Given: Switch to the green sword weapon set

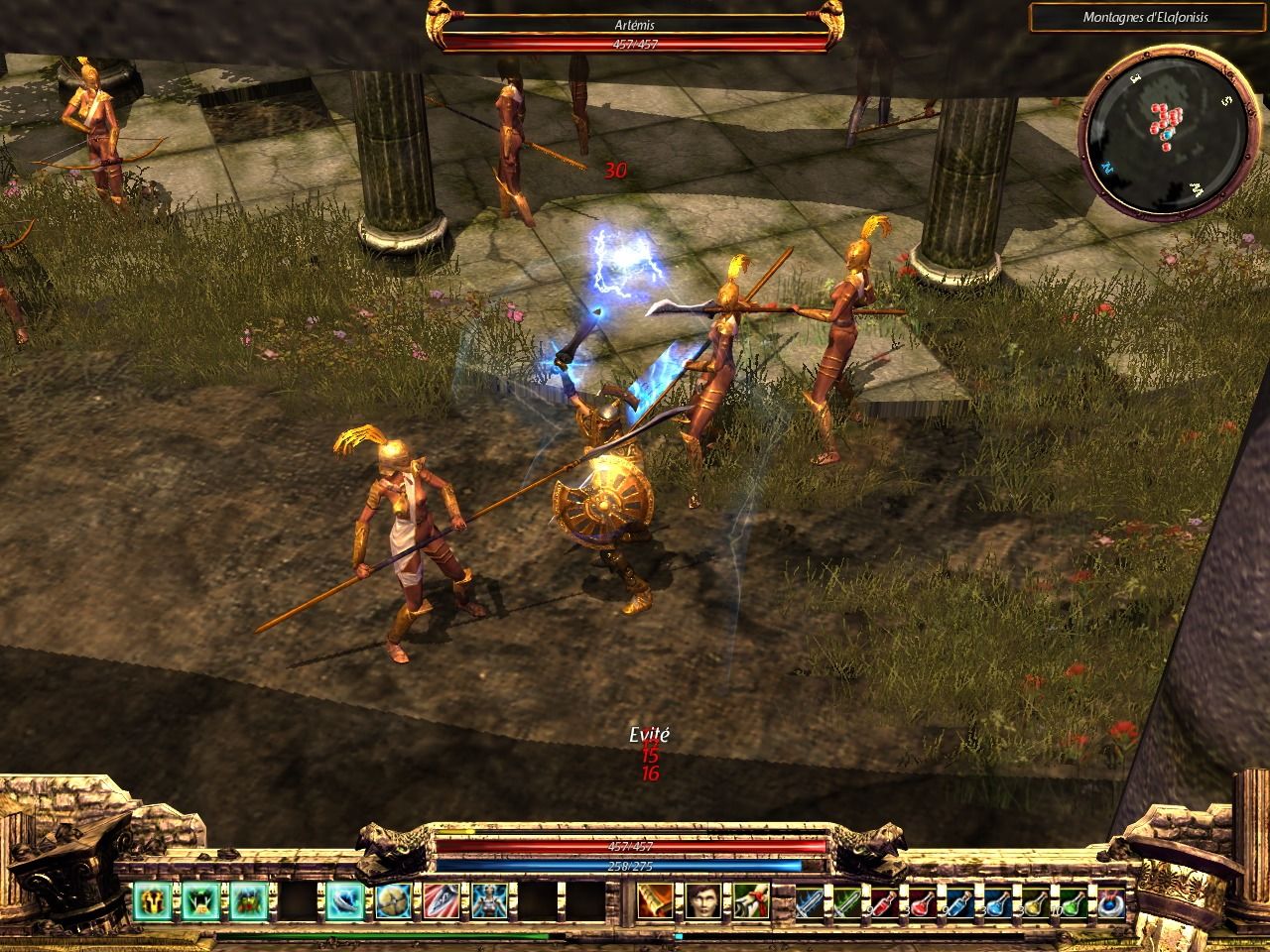Looking at the screenshot, I should [848, 900].
